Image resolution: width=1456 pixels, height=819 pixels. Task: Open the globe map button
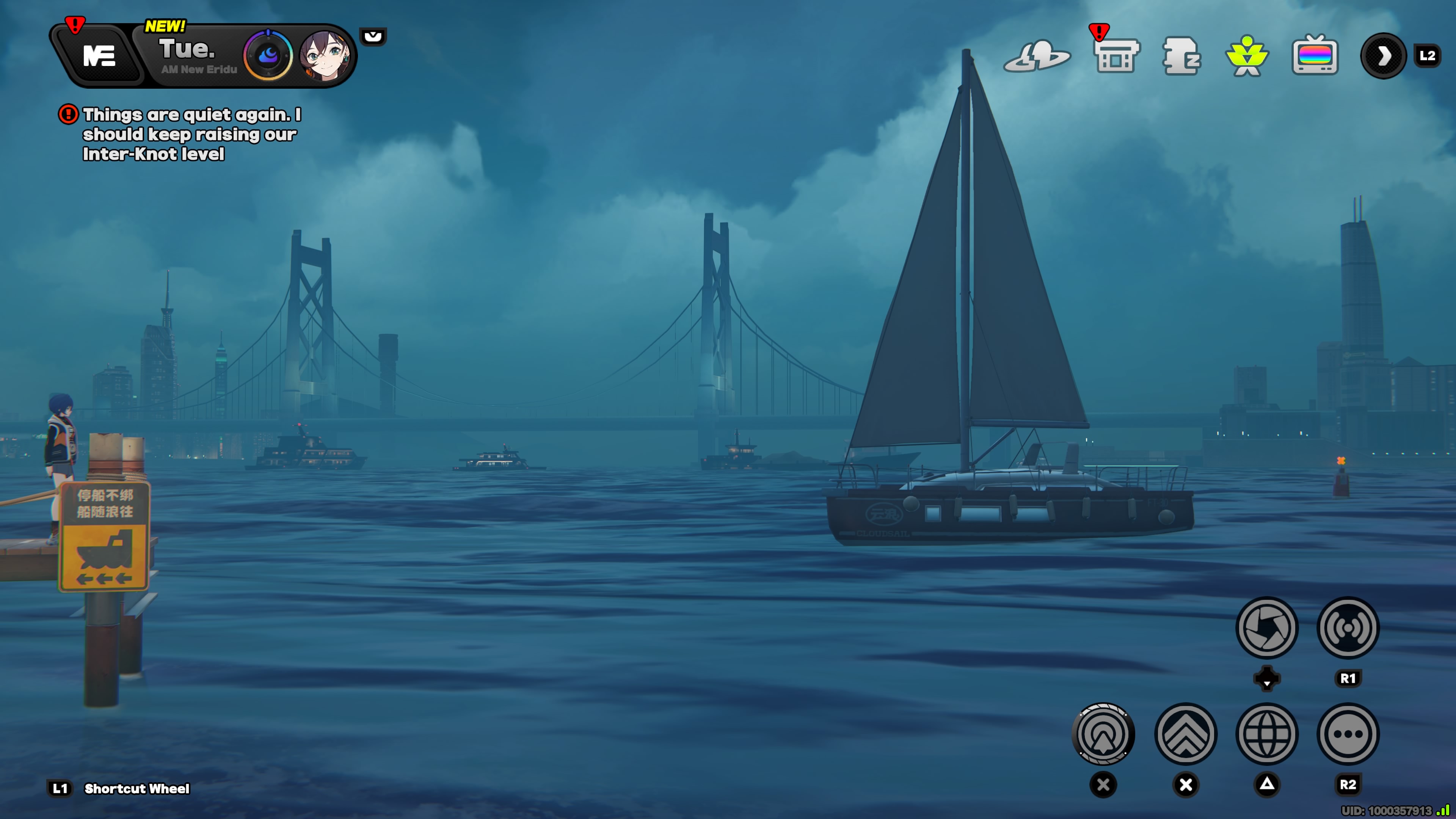1267,734
